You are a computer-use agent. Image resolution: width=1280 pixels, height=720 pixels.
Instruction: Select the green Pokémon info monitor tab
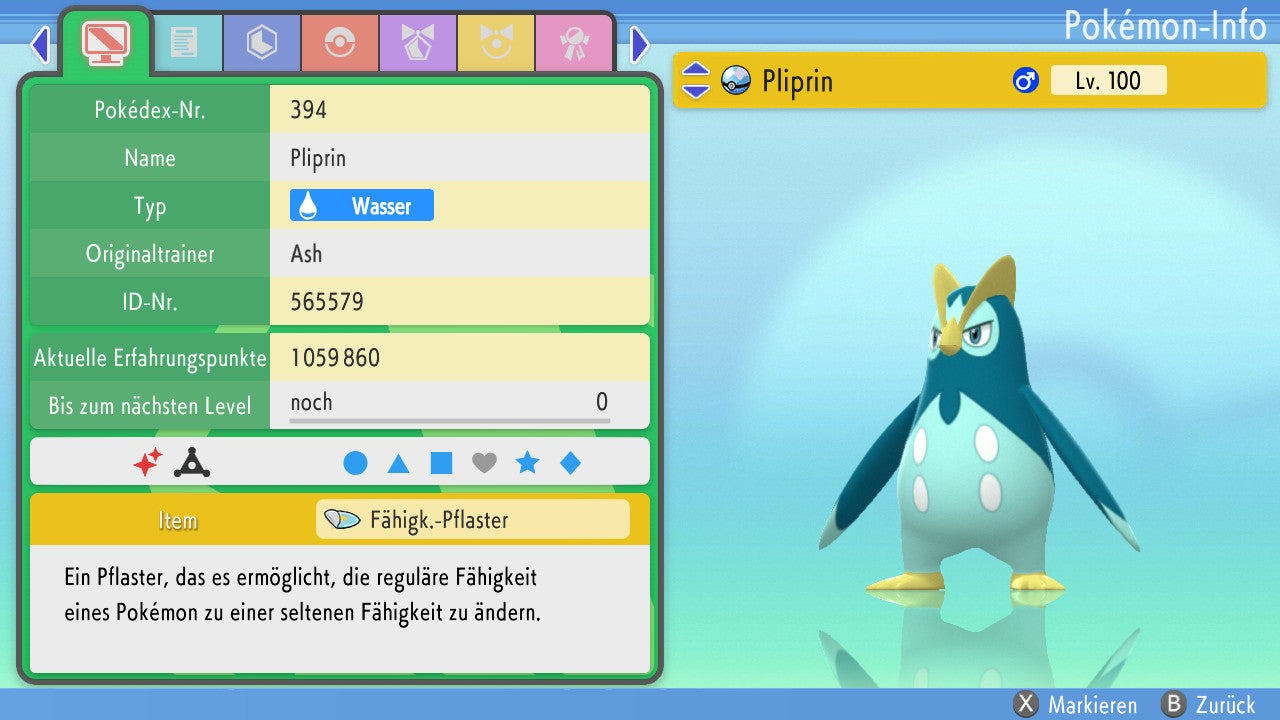(105, 42)
